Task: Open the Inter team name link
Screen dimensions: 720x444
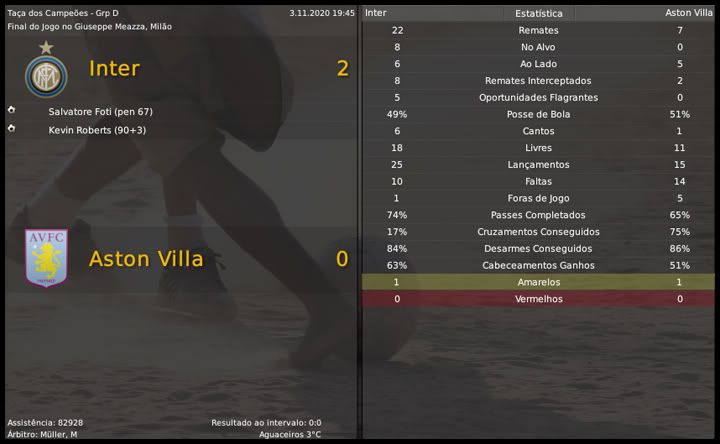Action: tap(114, 69)
